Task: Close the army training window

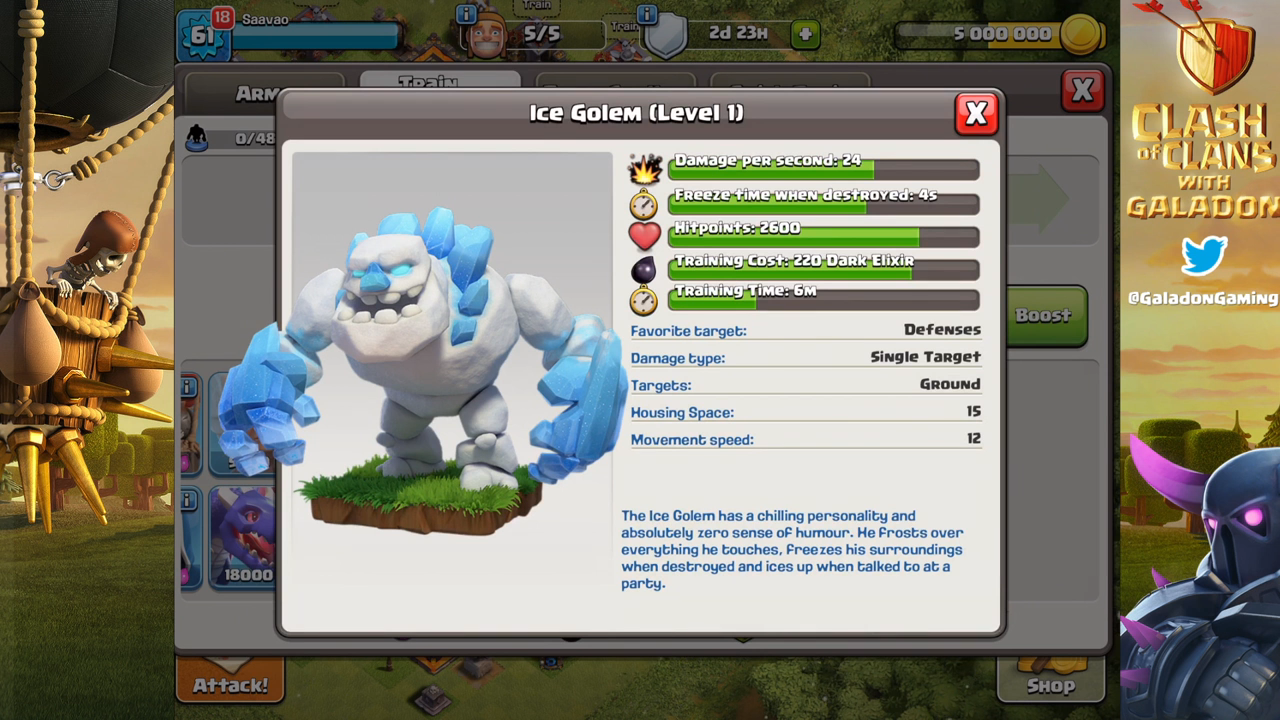Action: [x=1082, y=91]
